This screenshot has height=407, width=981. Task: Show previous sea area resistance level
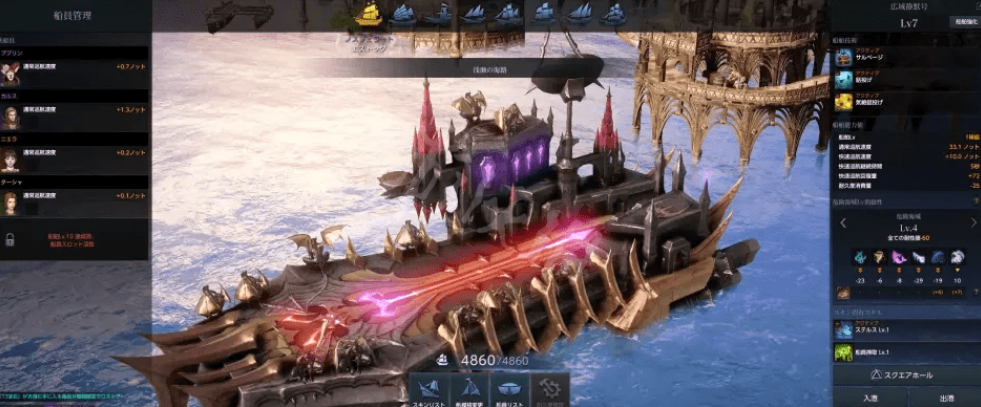coord(842,224)
